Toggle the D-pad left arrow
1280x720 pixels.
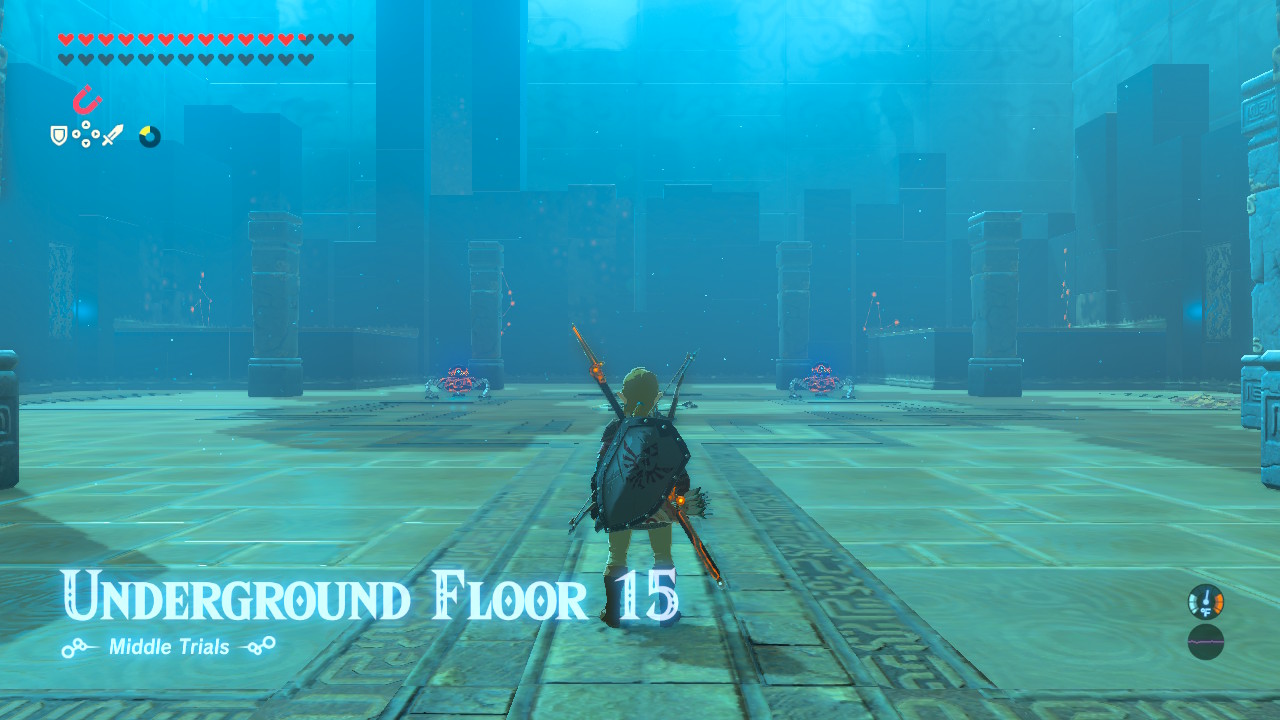[x=76, y=134]
